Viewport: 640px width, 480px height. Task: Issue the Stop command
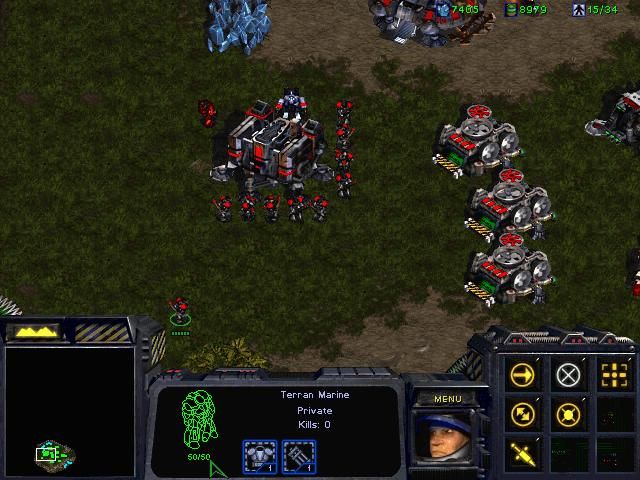(568, 375)
